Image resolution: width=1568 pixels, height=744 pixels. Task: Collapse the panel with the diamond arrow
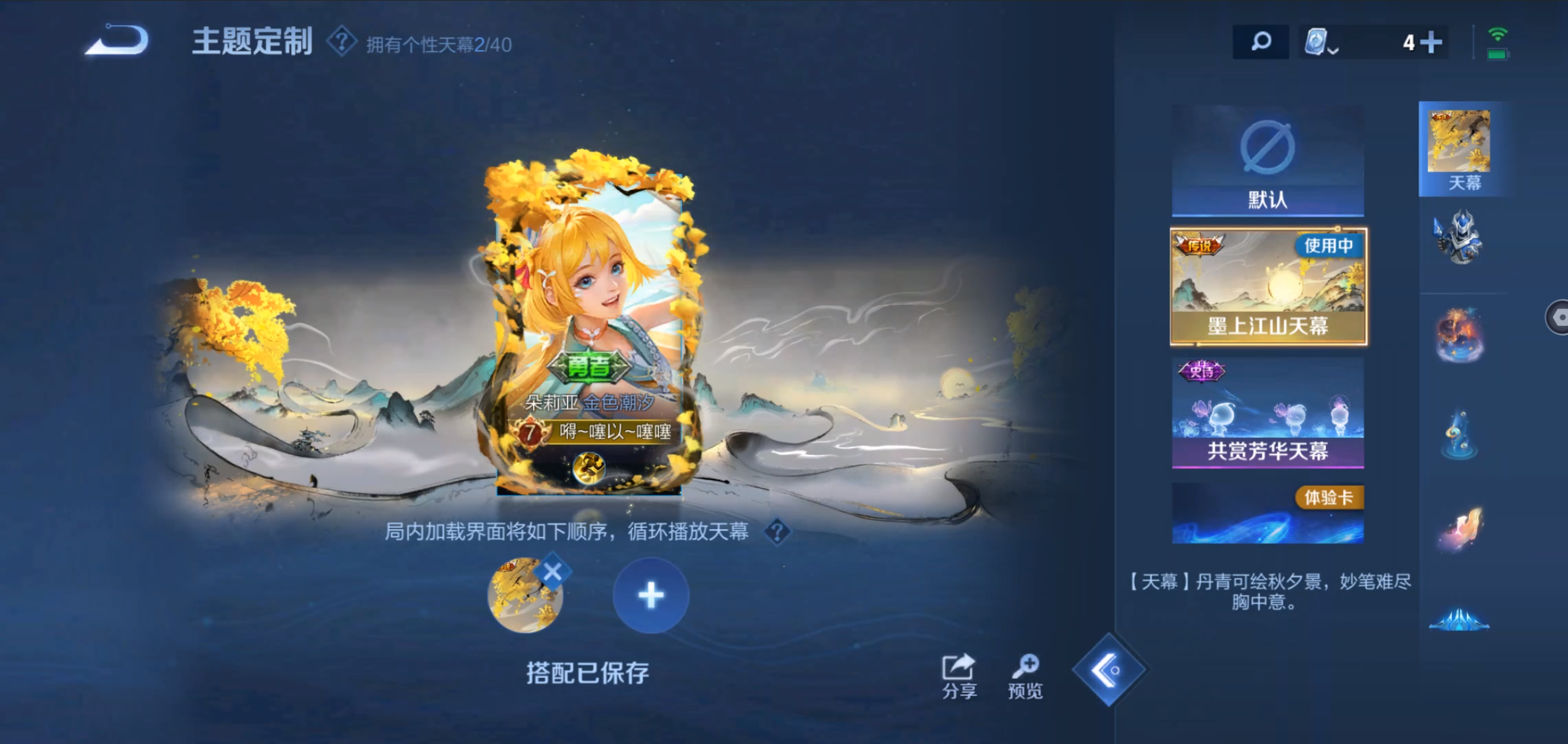(x=1108, y=670)
